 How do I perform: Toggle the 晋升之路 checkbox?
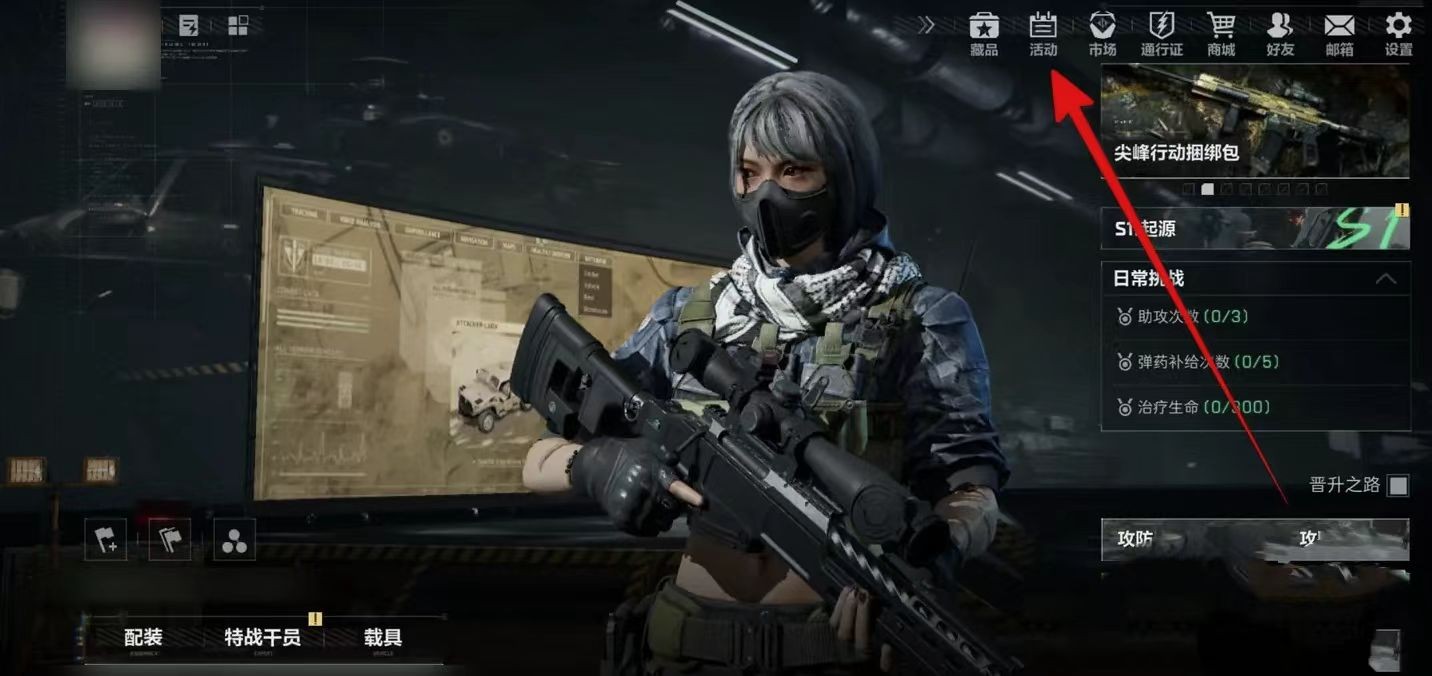click(x=1398, y=486)
